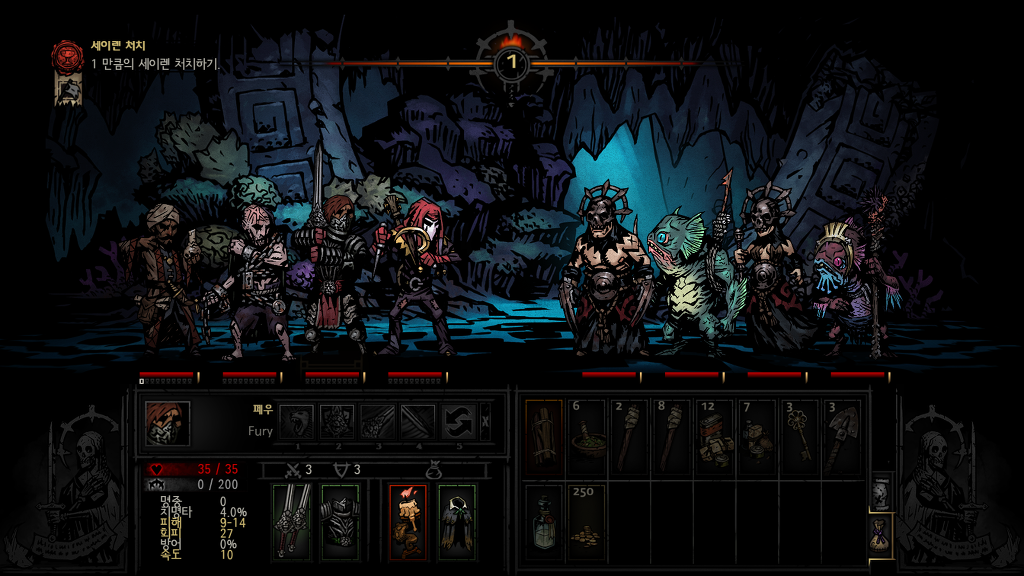Screen dimensions: 1024x576
Task: Pass the turn with the X button
Action: coord(486,421)
